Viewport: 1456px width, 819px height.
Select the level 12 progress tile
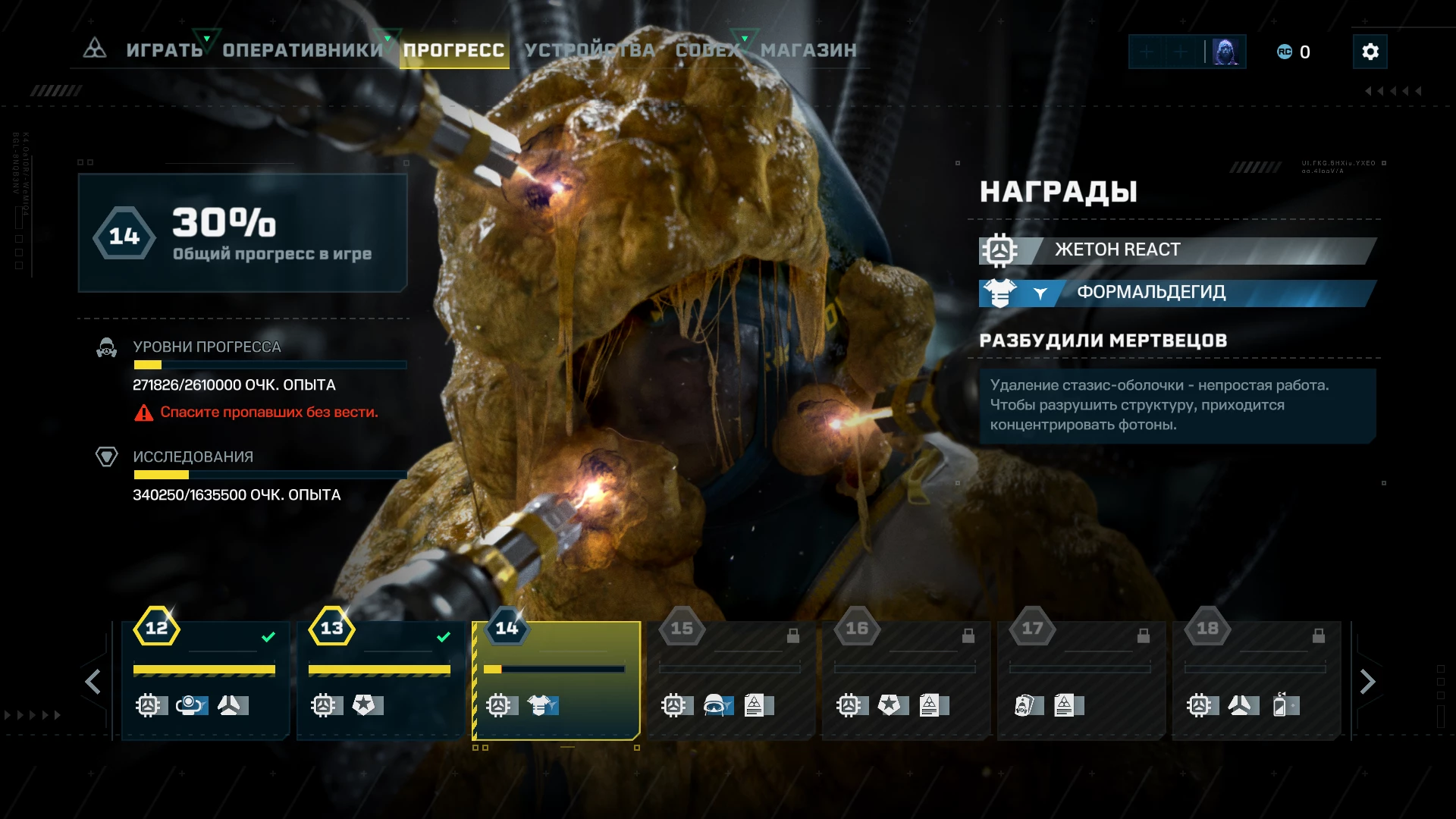pos(205,680)
